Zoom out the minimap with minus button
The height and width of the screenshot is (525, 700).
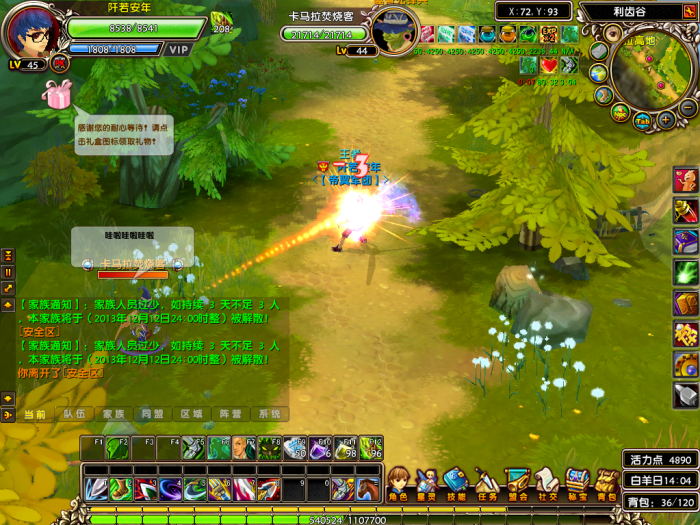tap(689, 107)
